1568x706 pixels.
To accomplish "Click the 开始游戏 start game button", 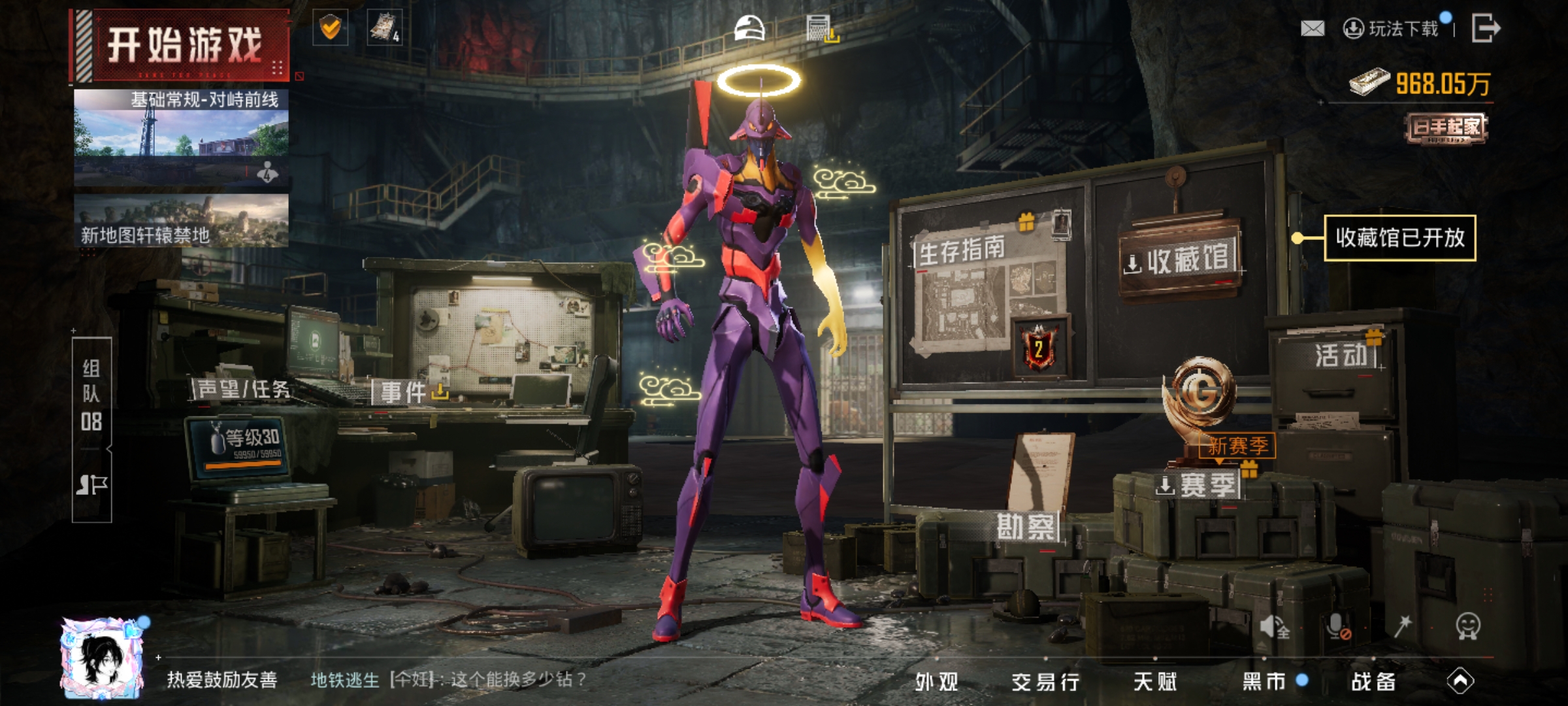I will 182,46.
